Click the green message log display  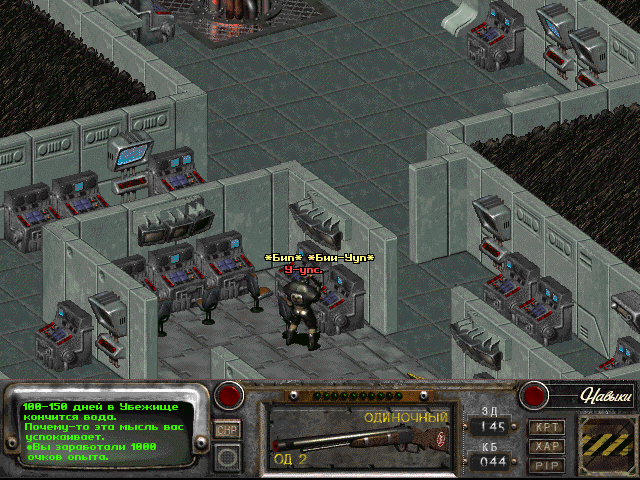[108, 432]
